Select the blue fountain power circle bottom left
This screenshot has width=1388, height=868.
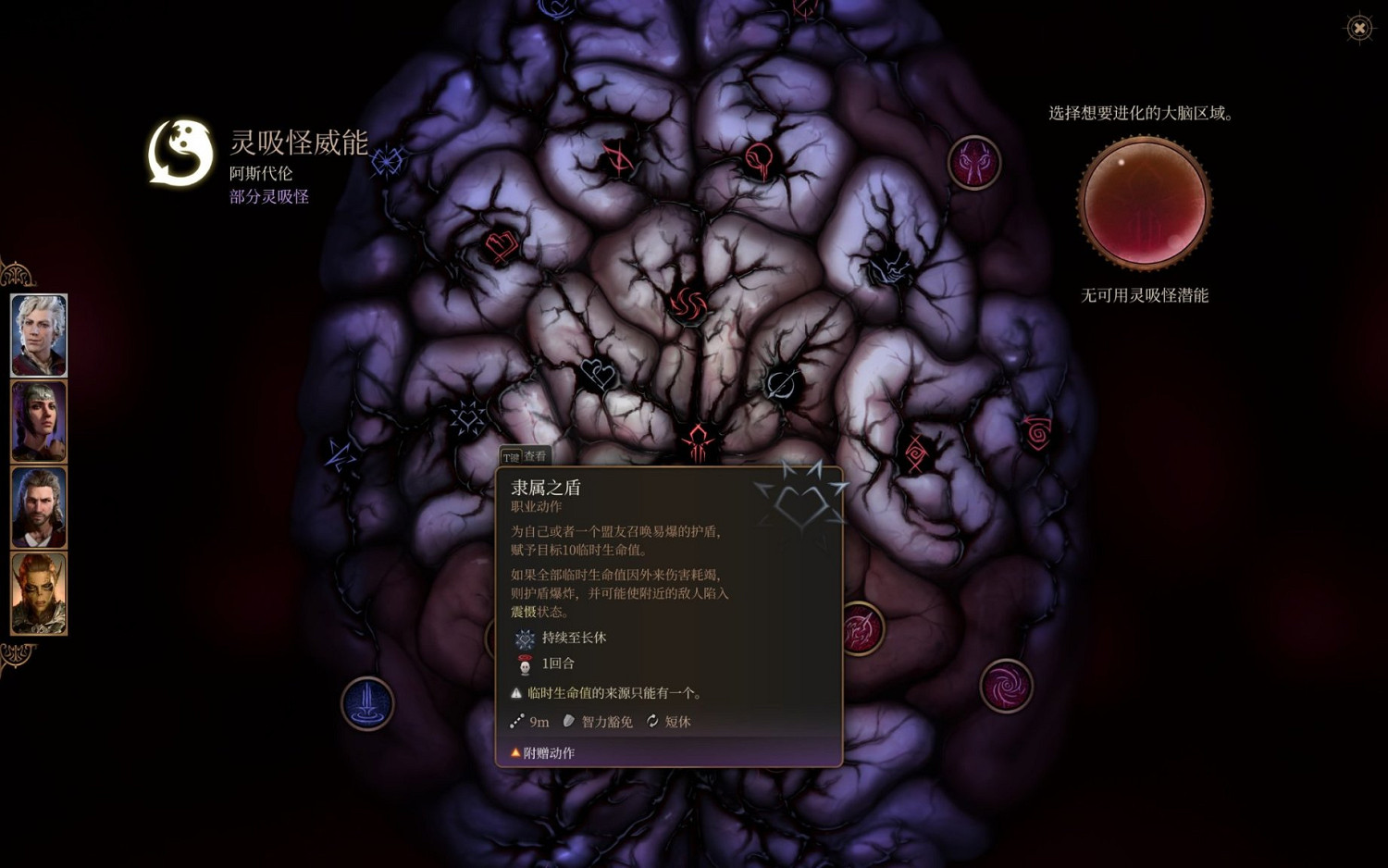367,703
